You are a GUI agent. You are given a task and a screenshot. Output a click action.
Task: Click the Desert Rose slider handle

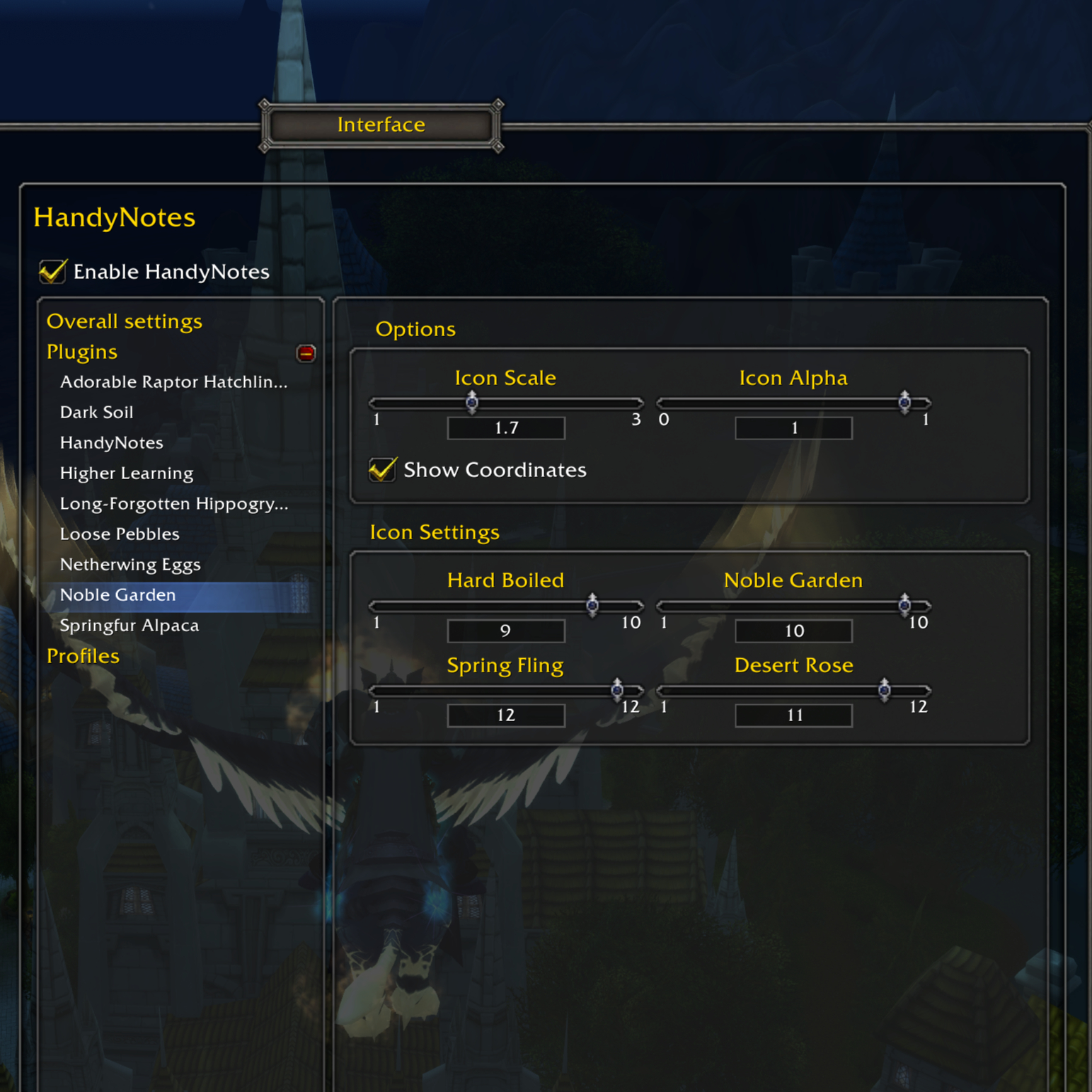884,690
